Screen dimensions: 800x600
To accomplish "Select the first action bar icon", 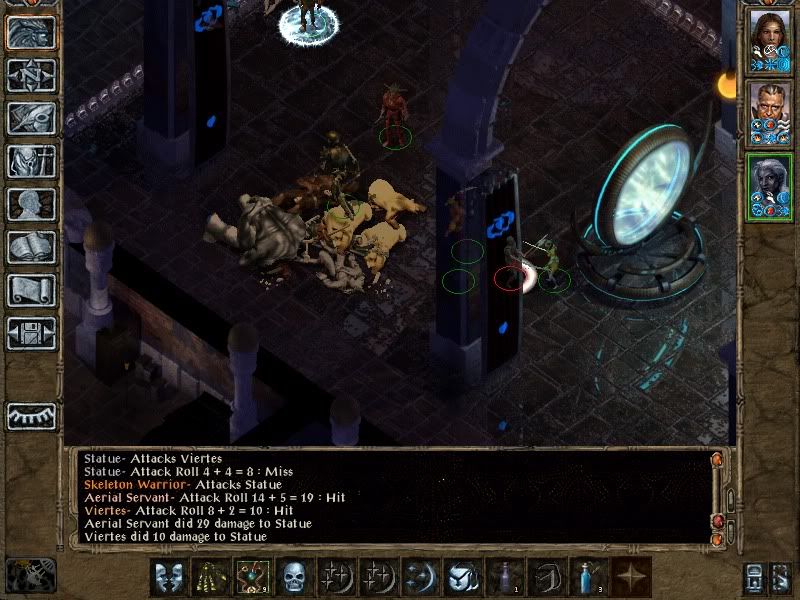I will point(168,577).
